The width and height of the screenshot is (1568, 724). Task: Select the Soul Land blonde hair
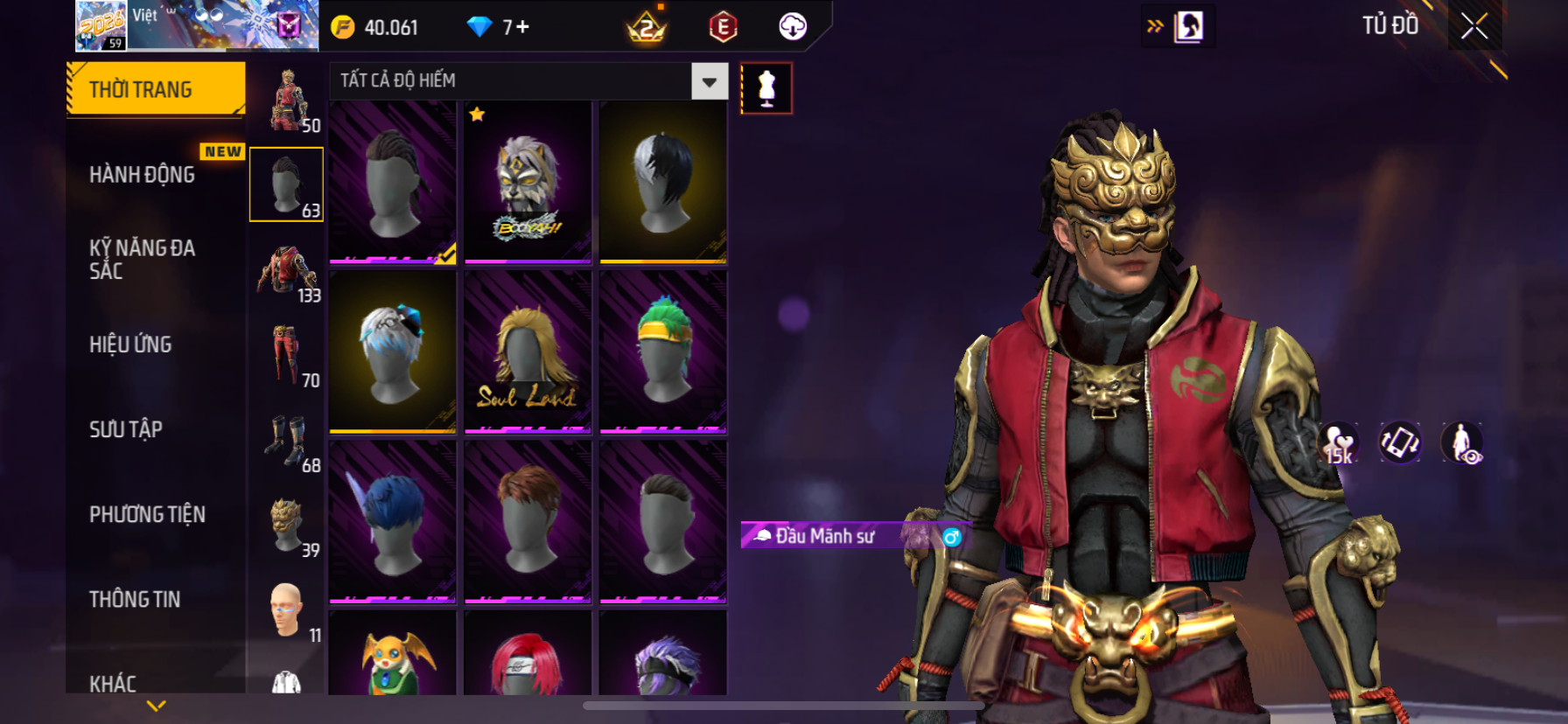pyautogui.click(x=528, y=352)
